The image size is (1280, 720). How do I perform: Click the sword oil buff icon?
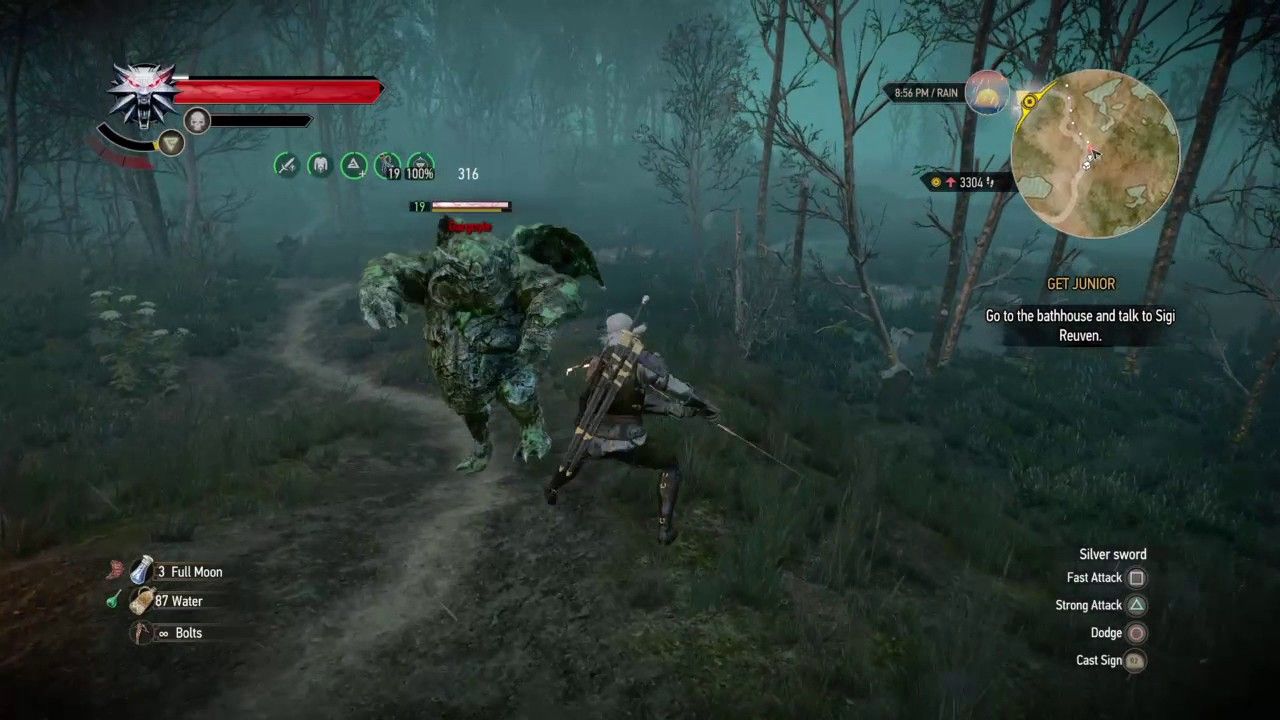(286, 165)
